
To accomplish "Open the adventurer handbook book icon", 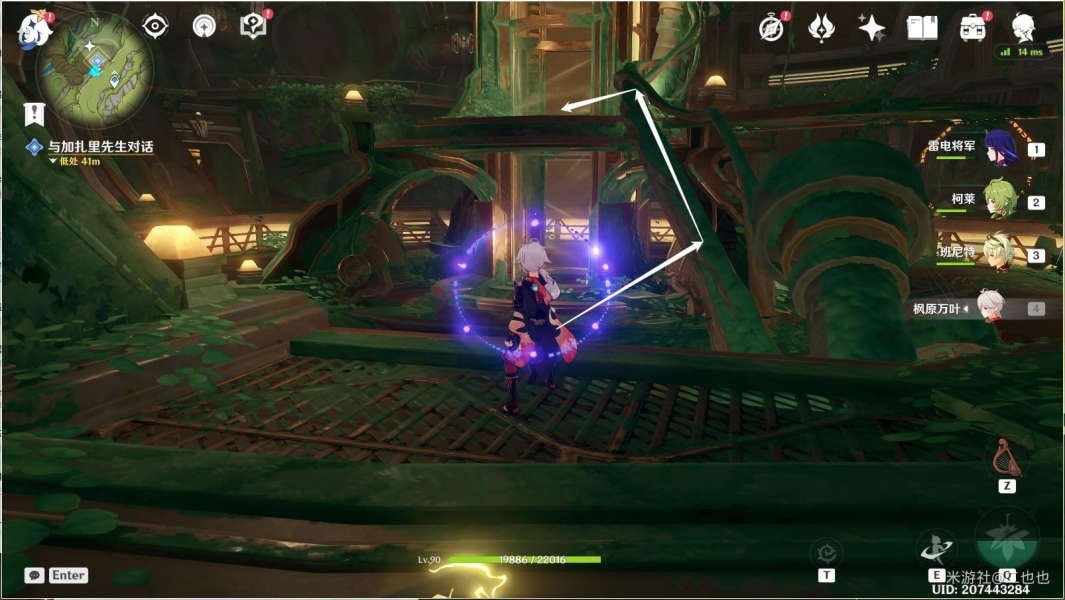I will (922, 28).
